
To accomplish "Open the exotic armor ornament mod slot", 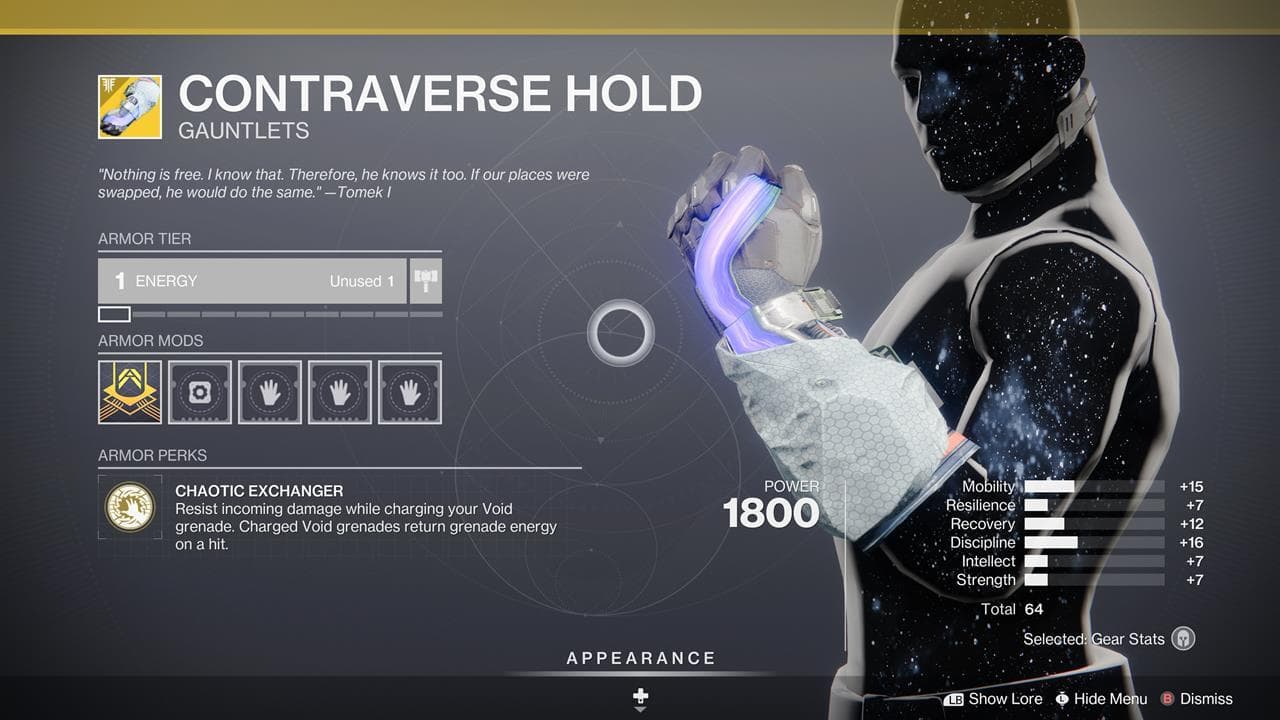I will coord(129,392).
